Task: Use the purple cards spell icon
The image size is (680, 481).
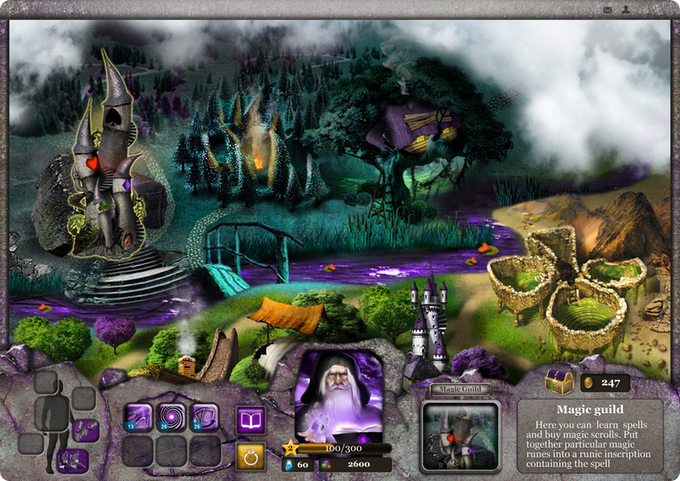Action: [204, 419]
